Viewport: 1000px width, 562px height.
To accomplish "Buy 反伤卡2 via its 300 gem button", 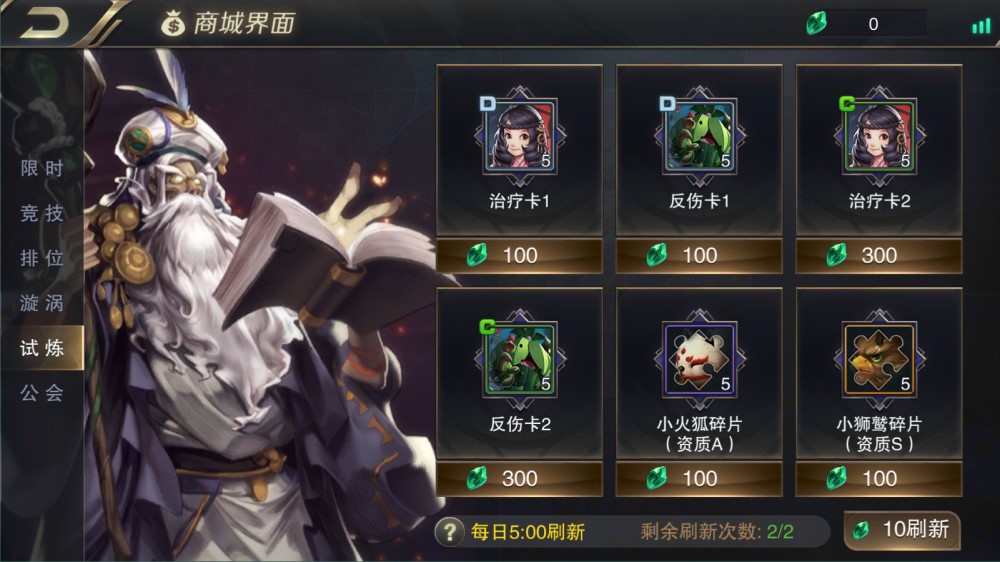I will pyautogui.click(x=519, y=478).
